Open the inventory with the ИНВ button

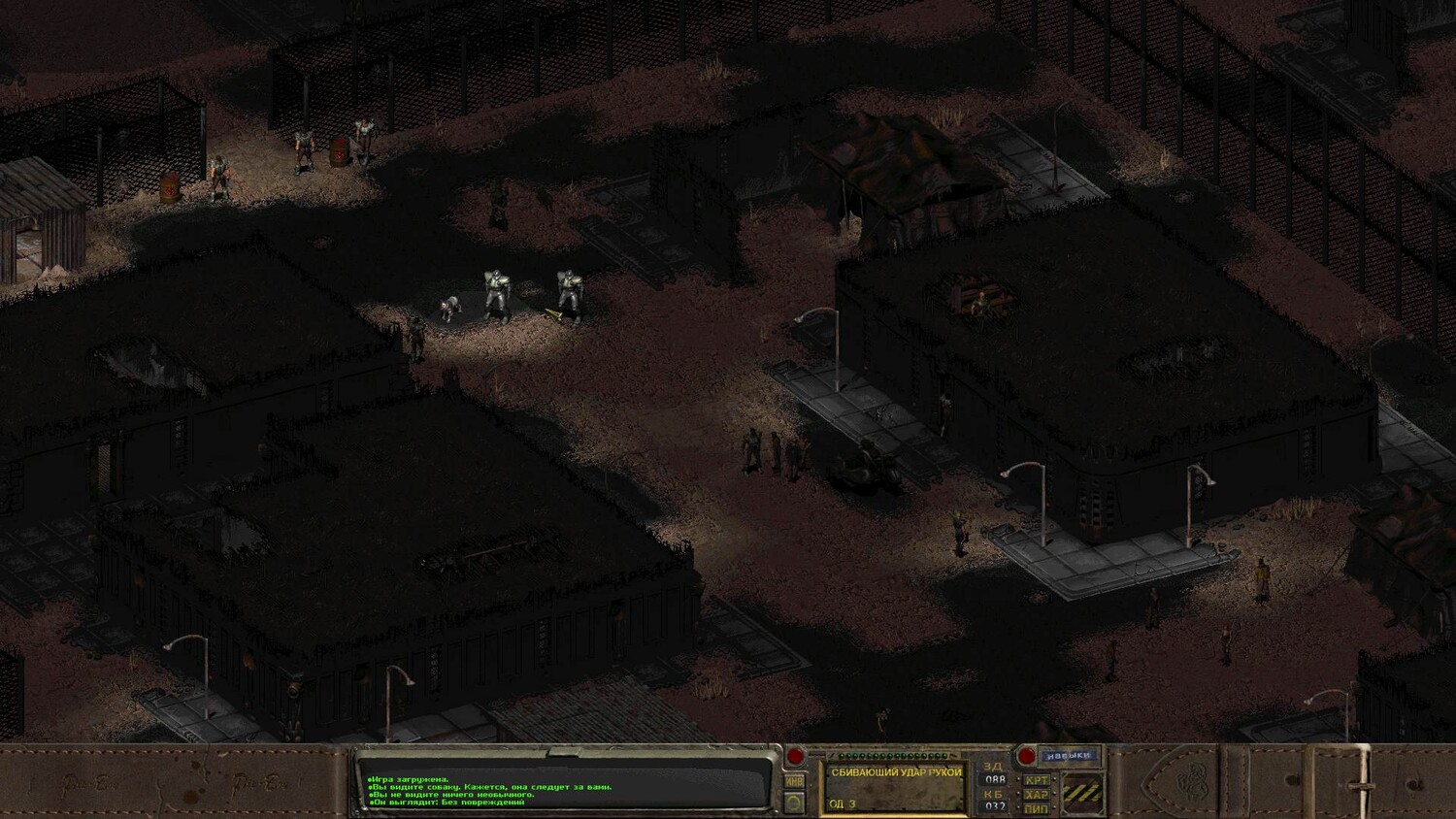[x=795, y=780]
